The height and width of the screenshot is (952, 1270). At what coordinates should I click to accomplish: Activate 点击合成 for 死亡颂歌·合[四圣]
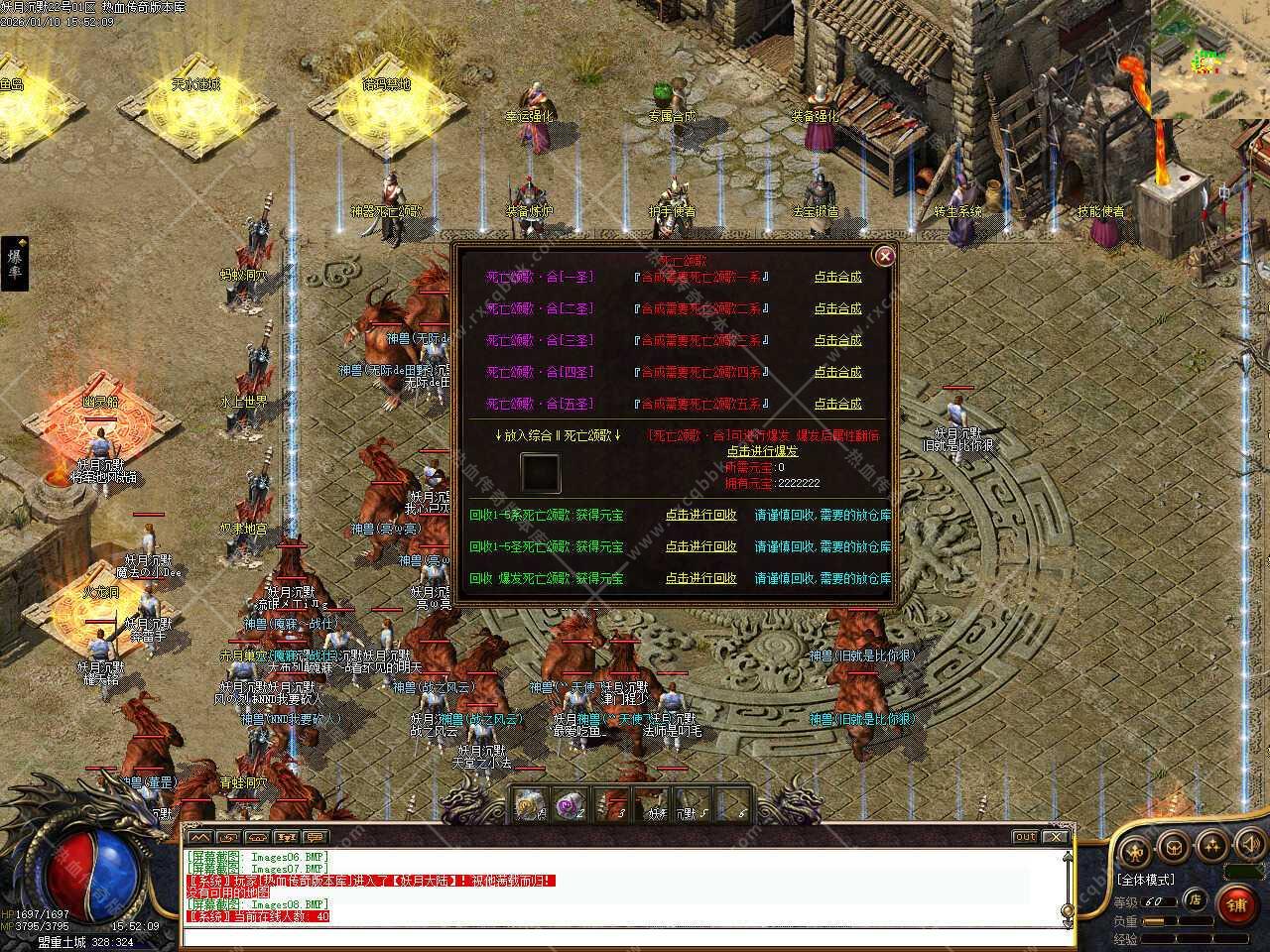point(837,373)
